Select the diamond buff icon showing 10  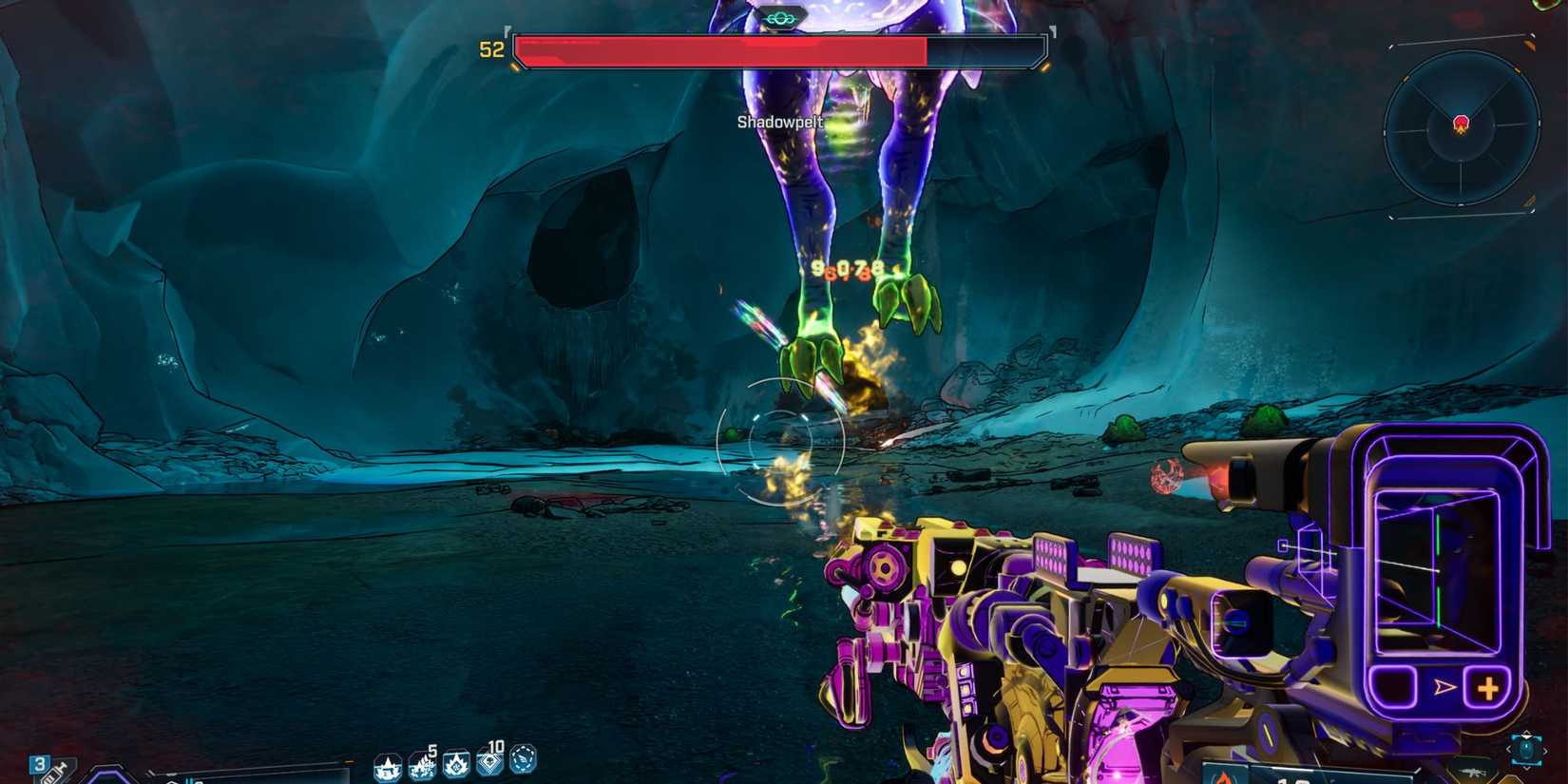490,765
